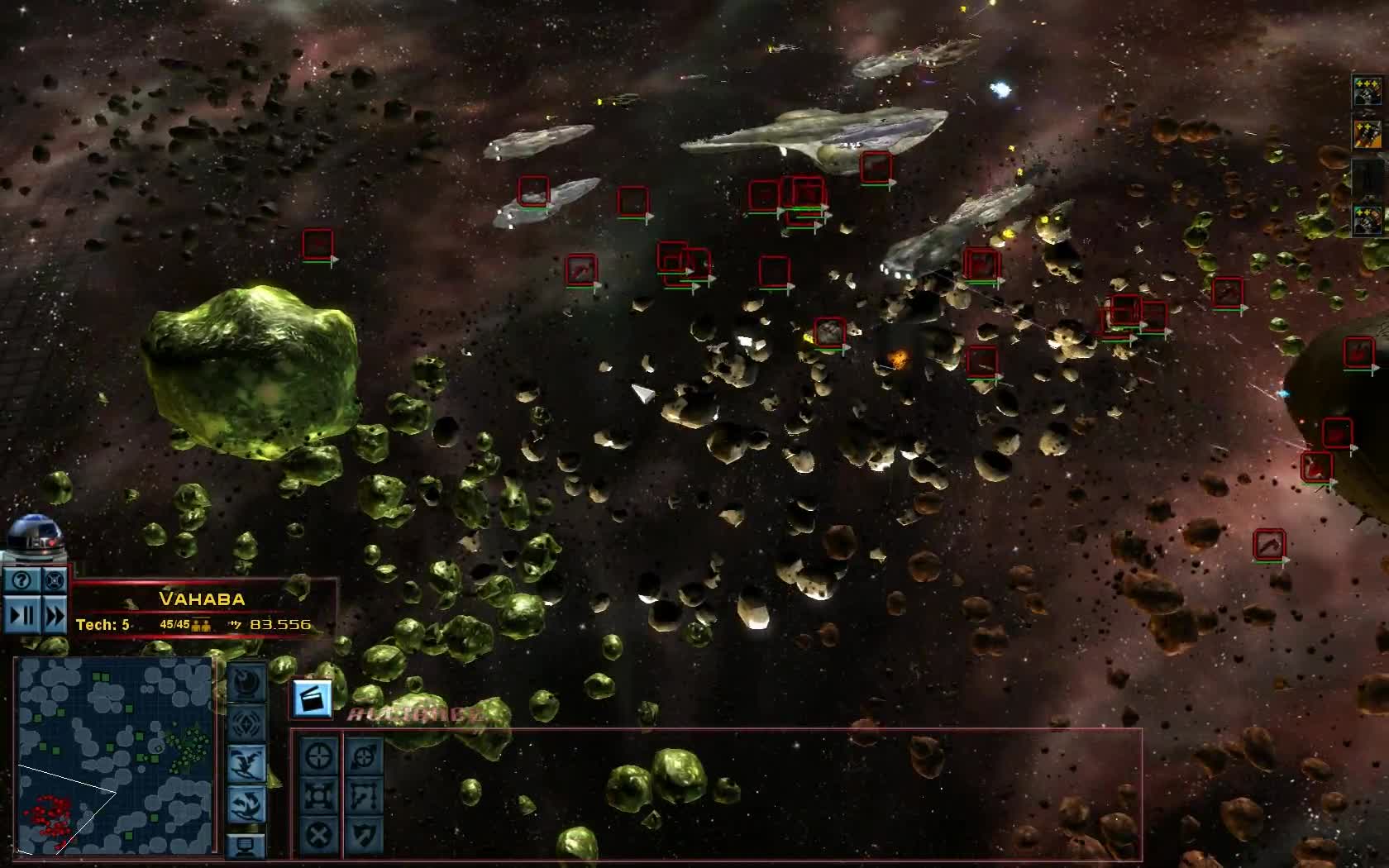Open the in-game help question mark icon
Screen dimensions: 1389x868
pyautogui.click(x=21, y=579)
